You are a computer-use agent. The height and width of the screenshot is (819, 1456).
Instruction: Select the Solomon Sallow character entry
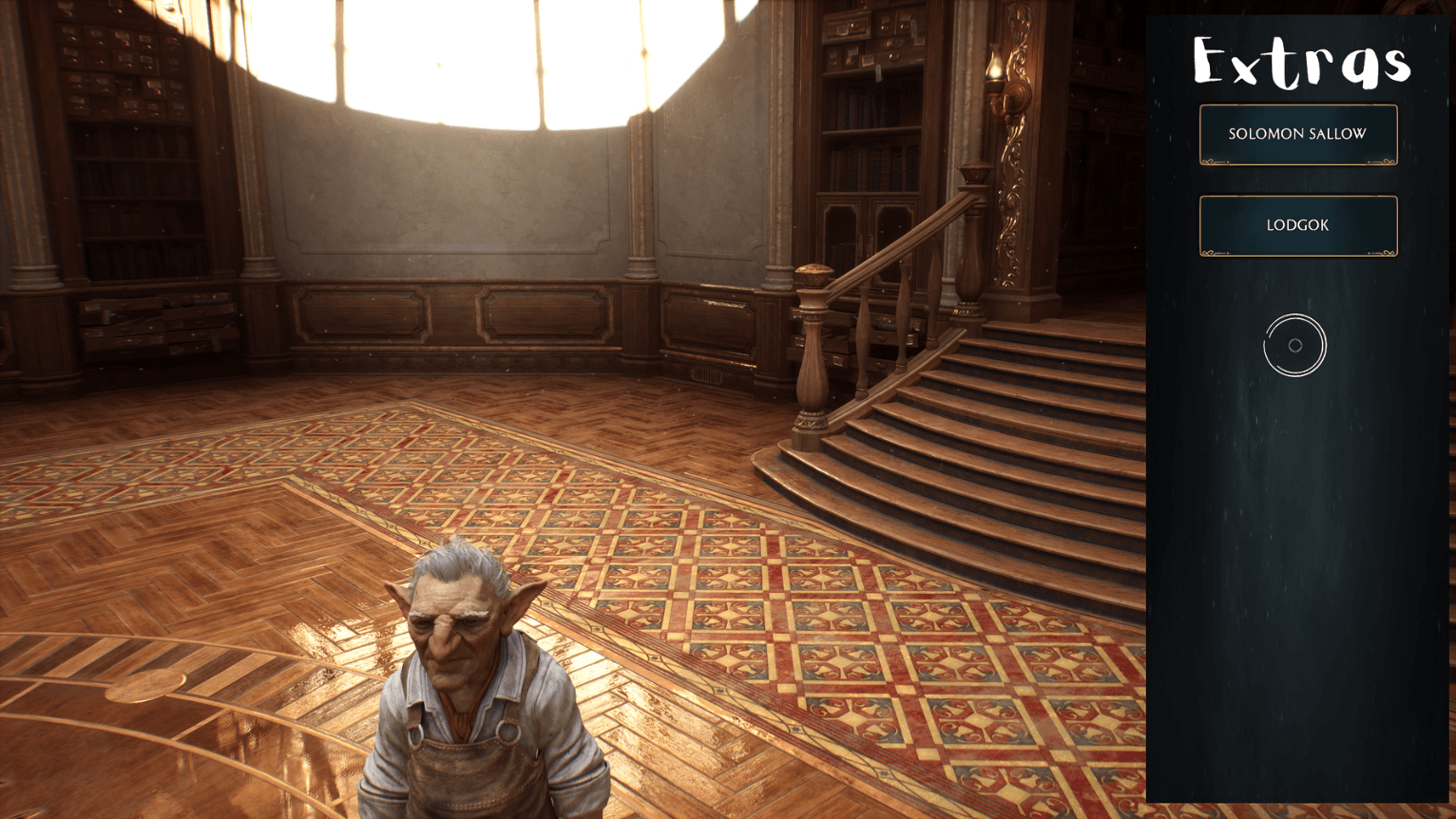[x=1298, y=134]
